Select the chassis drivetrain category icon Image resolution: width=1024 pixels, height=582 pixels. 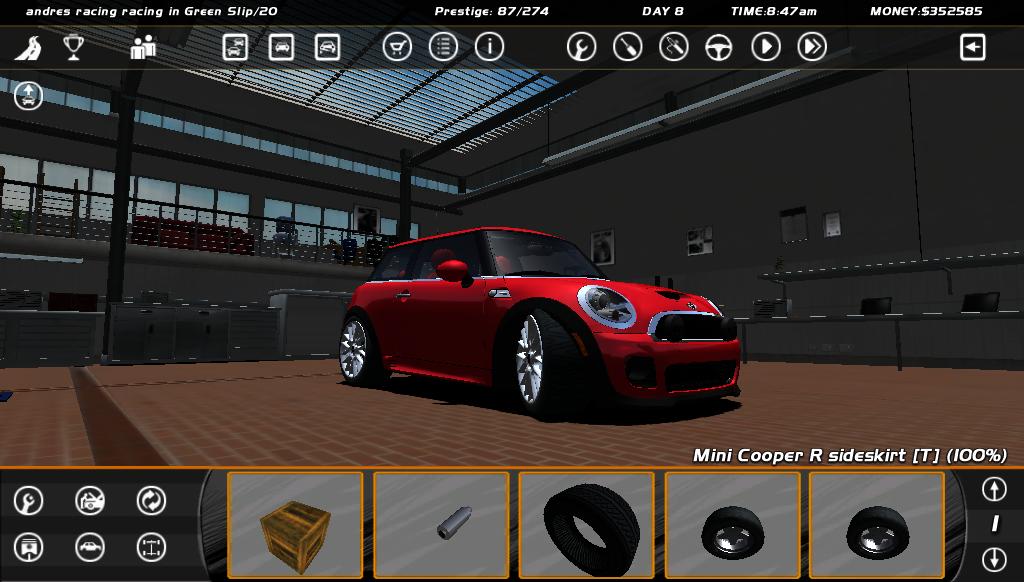point(151,547)
